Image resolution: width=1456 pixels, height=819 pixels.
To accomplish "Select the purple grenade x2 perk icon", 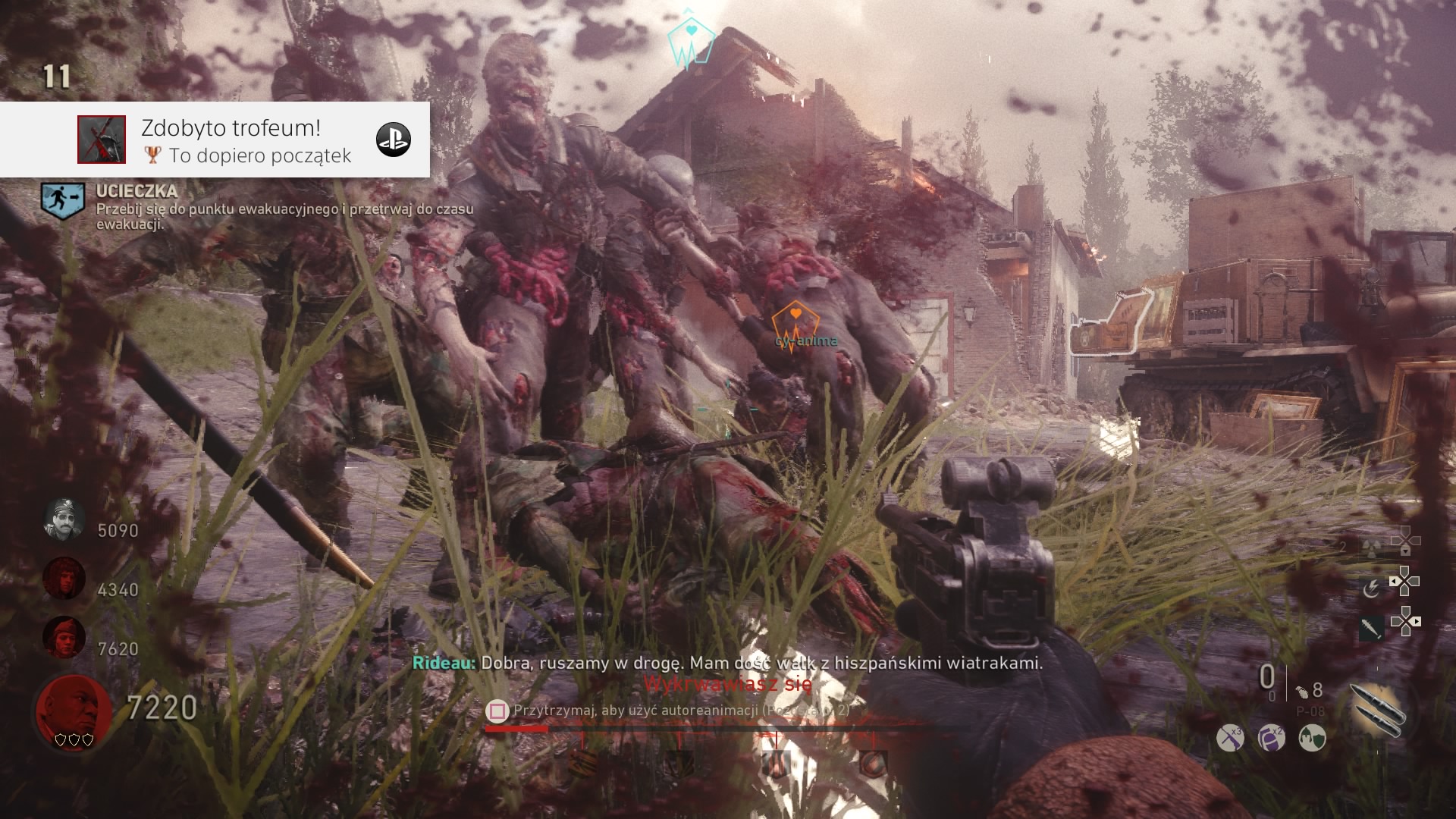I will coord(1271,738).
